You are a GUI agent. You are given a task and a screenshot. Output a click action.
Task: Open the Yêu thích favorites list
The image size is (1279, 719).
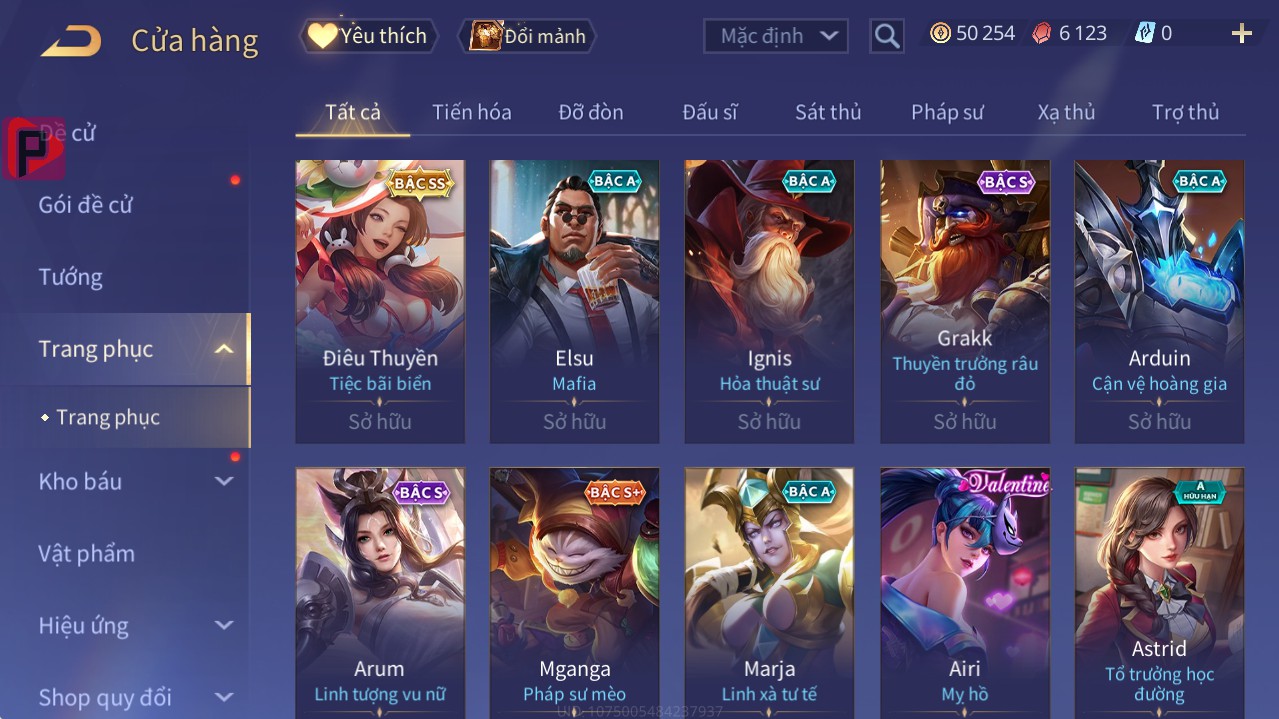369,36
